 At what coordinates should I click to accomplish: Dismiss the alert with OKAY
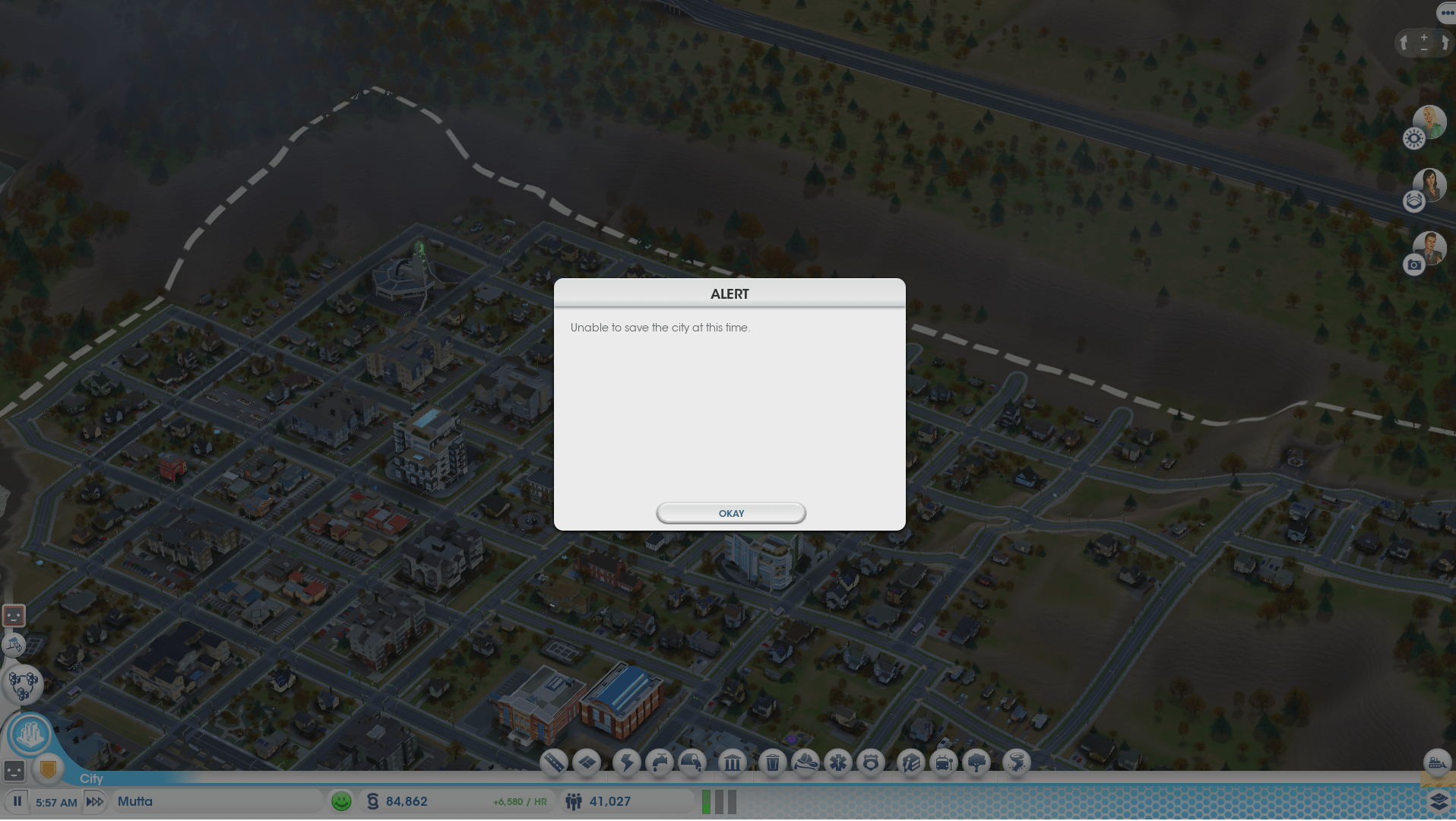click(730, 513)
